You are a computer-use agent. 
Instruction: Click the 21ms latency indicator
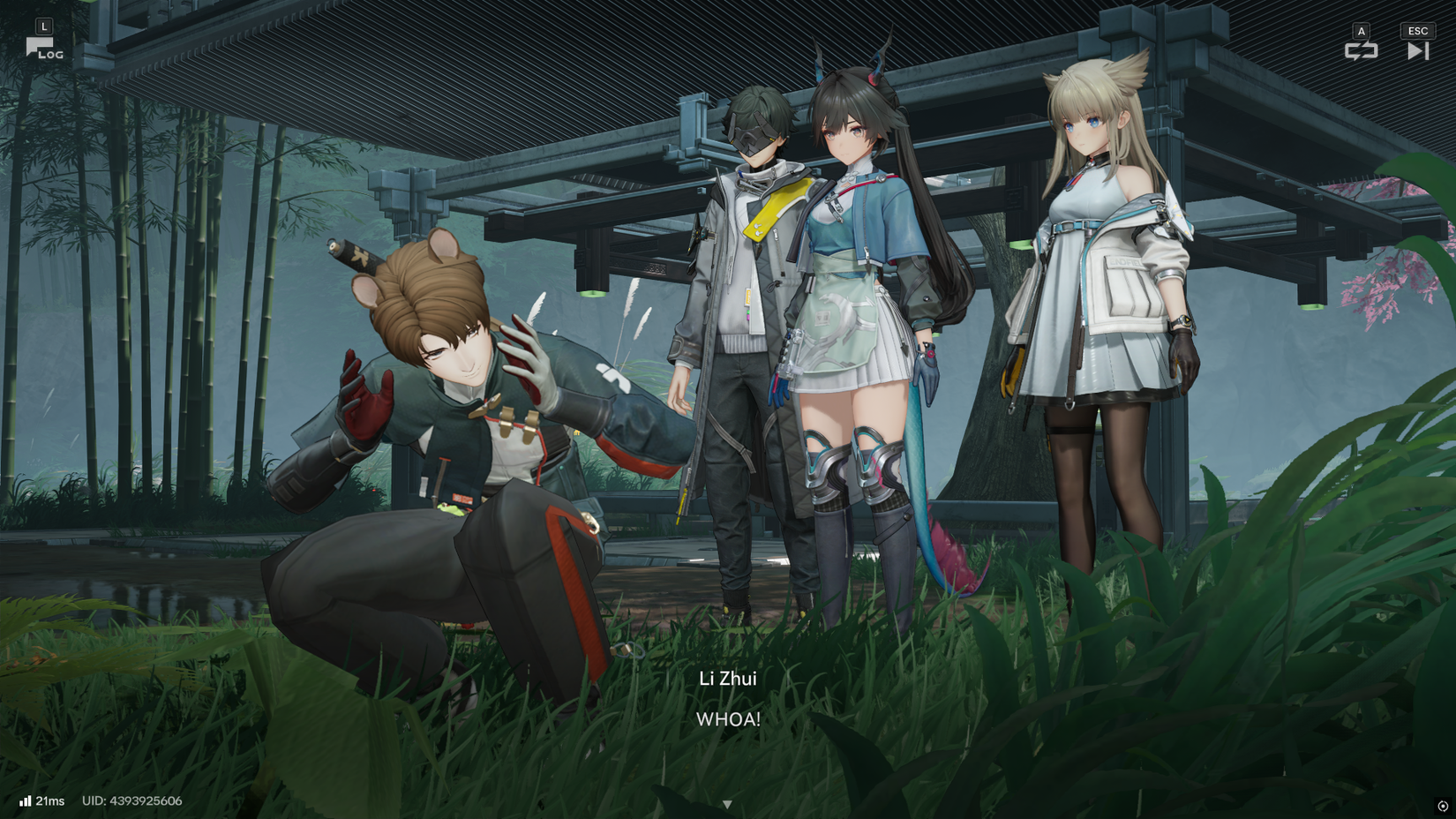pos(49,801)
